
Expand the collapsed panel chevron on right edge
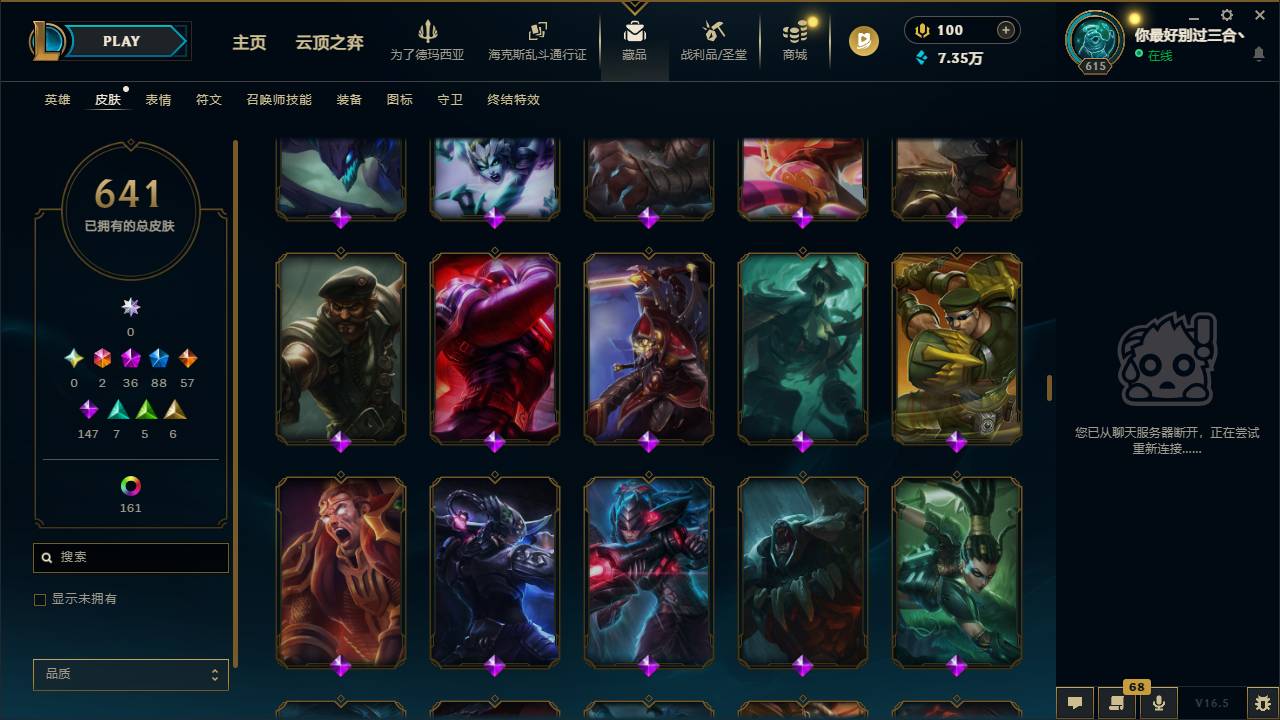pos(1049,385)
